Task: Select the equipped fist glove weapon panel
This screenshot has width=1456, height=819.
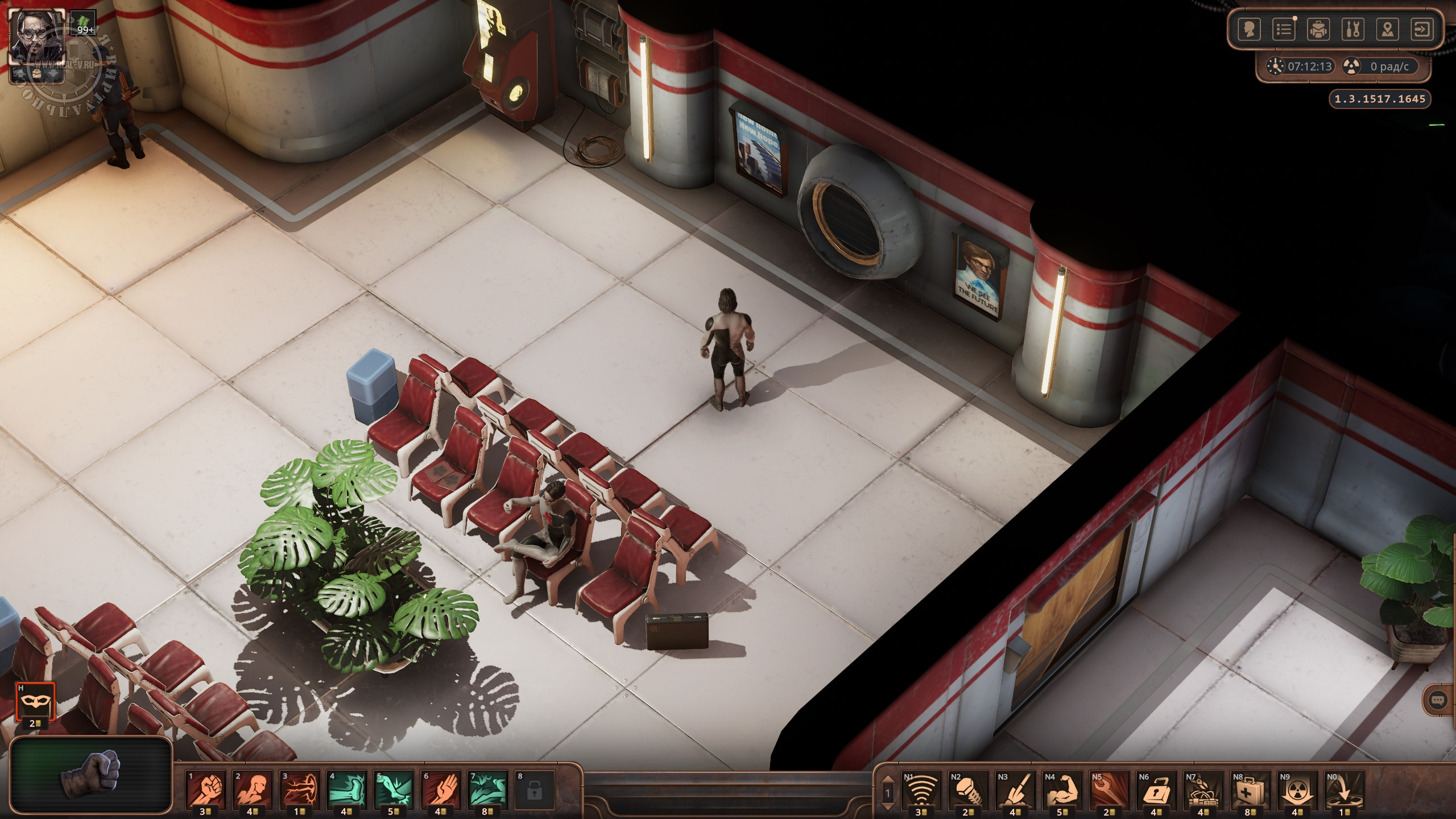Action: pyautogui.click(x=91, y=775)
